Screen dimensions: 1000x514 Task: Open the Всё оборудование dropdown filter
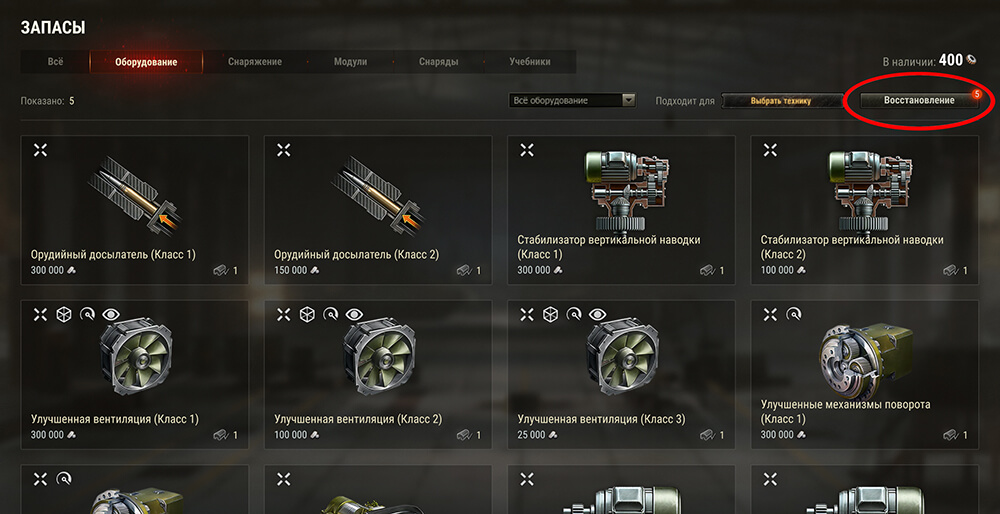pos(574,100)
